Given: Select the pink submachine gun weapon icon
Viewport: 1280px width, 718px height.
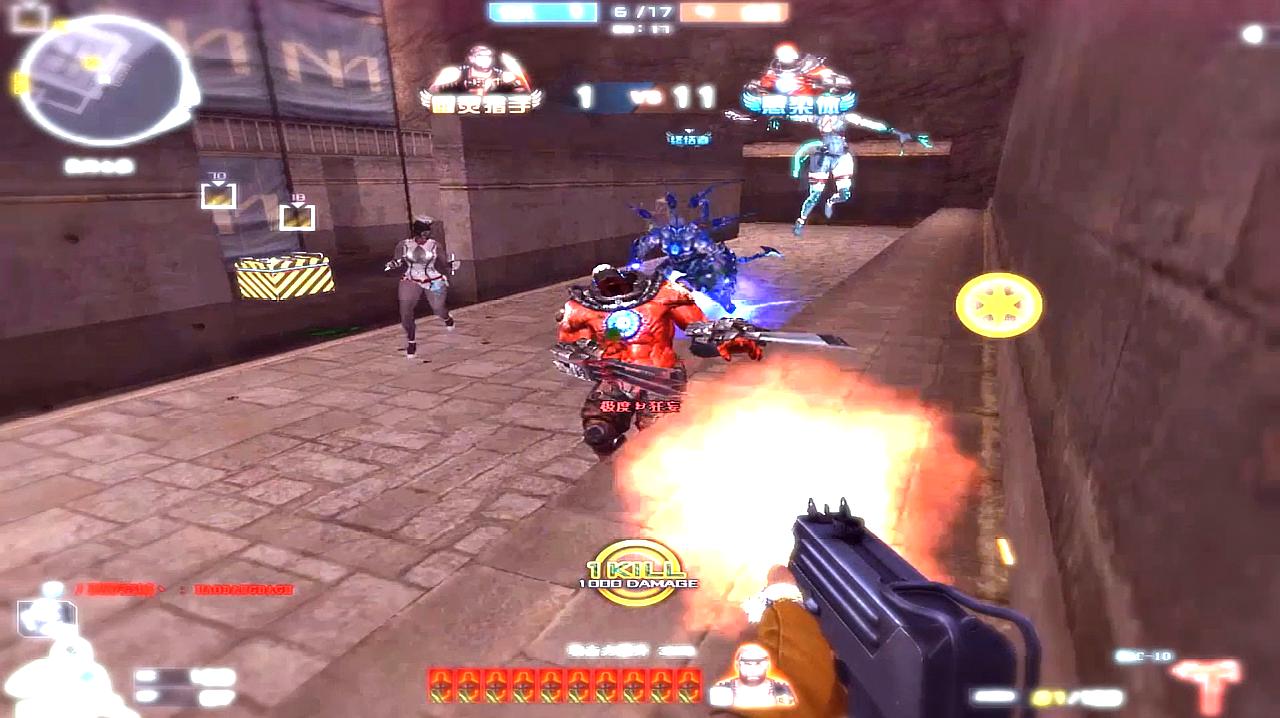Looking at the screenshot, I should coord(1207,682).
